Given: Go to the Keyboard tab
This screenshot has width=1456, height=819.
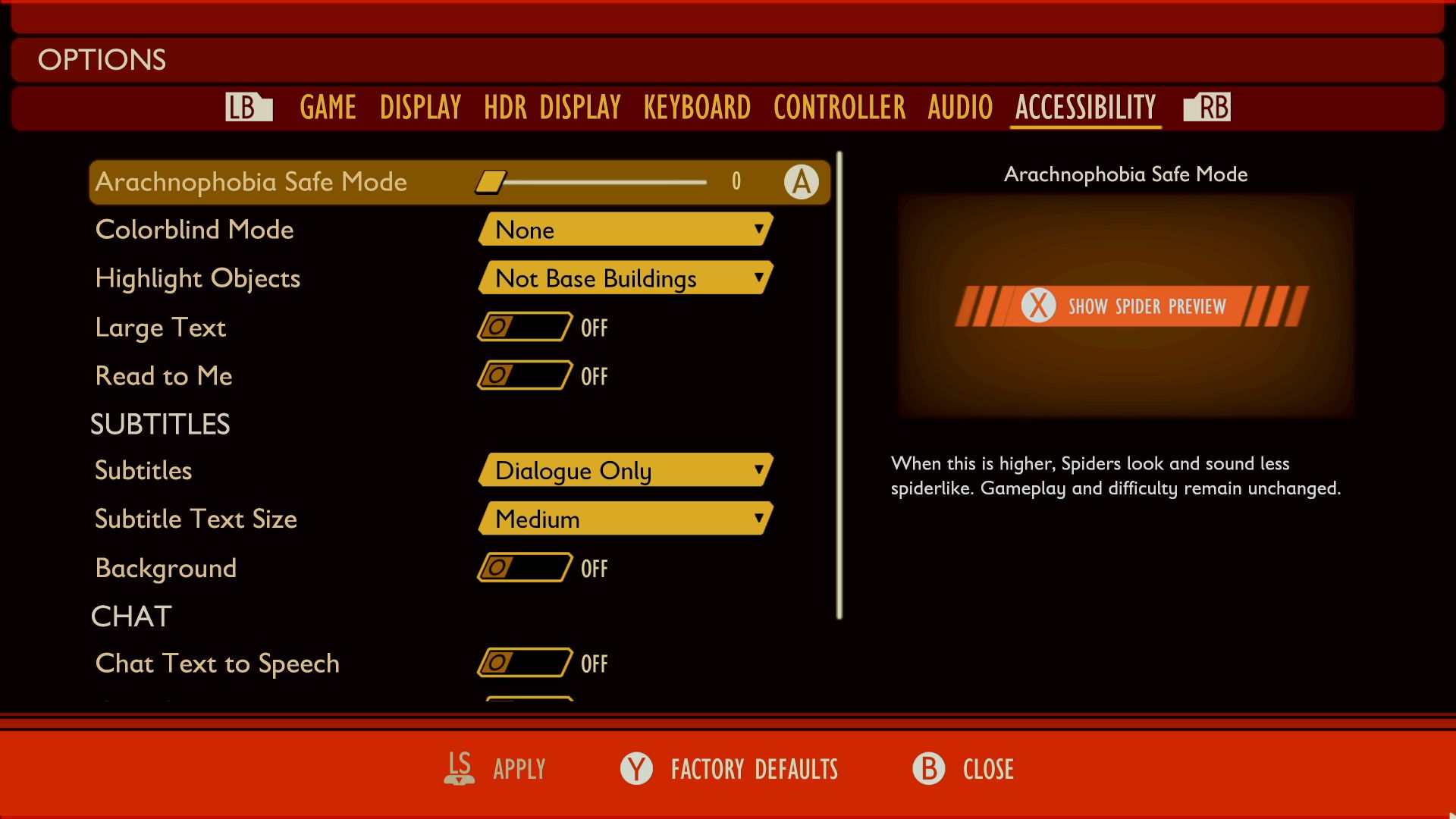Looking at the screenshot, I should [697, 107].
